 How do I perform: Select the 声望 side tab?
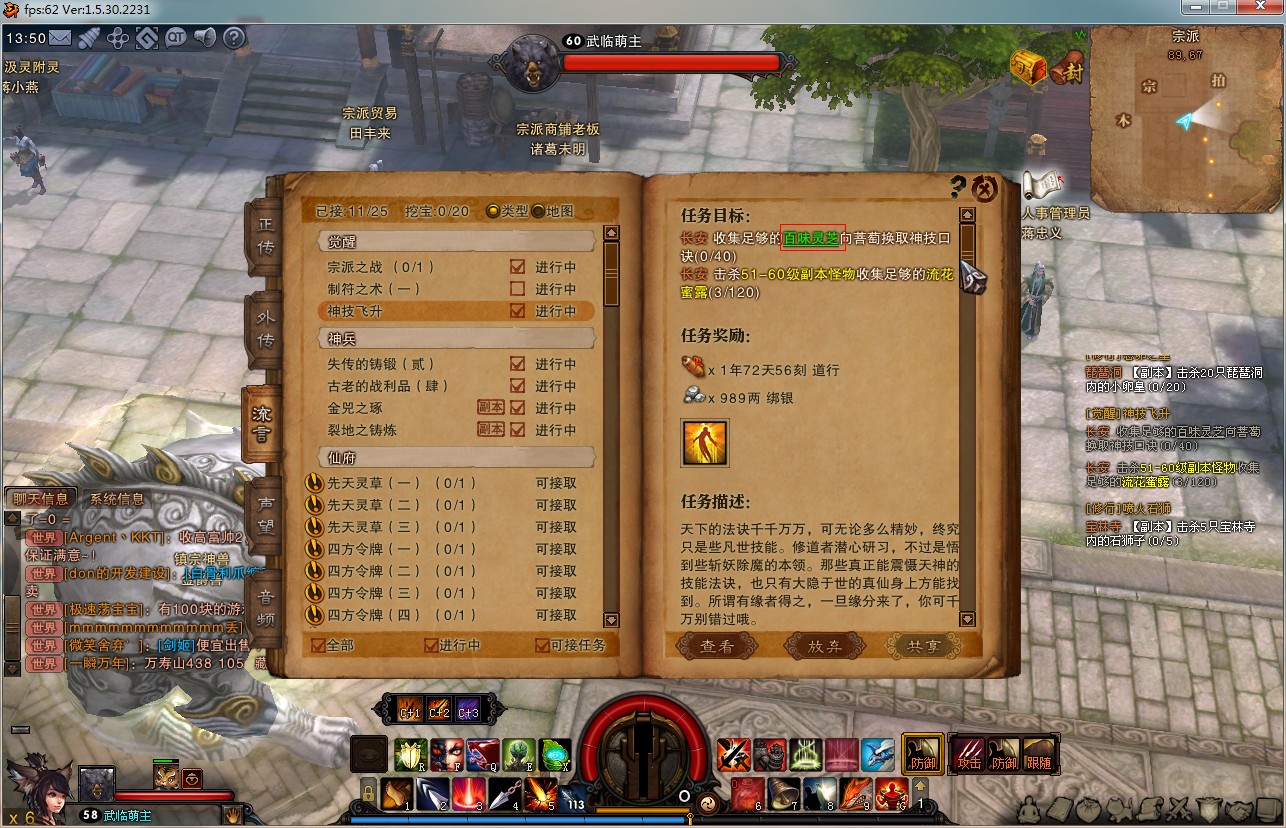pos(265,510)
